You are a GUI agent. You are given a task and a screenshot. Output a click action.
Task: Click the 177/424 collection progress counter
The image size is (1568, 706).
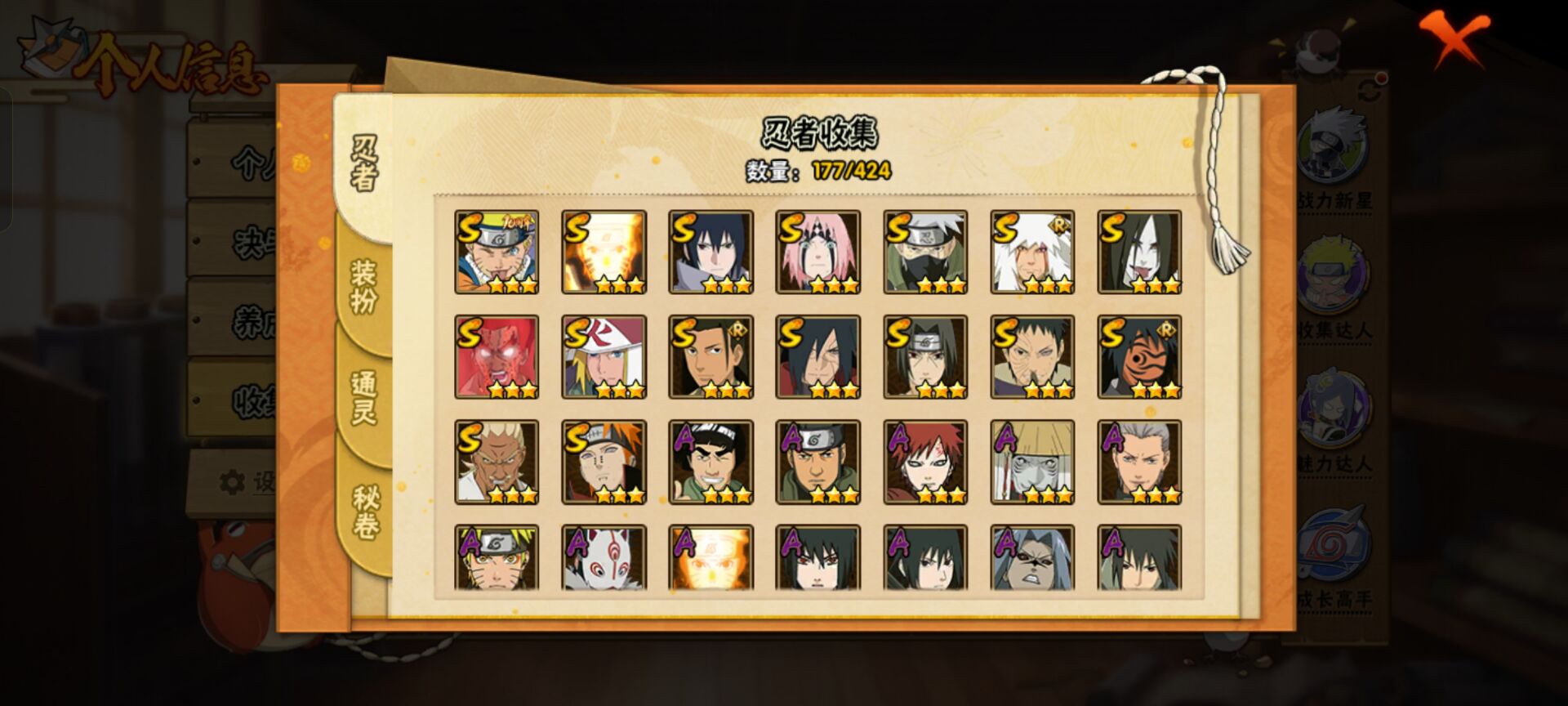coord(849,172)
